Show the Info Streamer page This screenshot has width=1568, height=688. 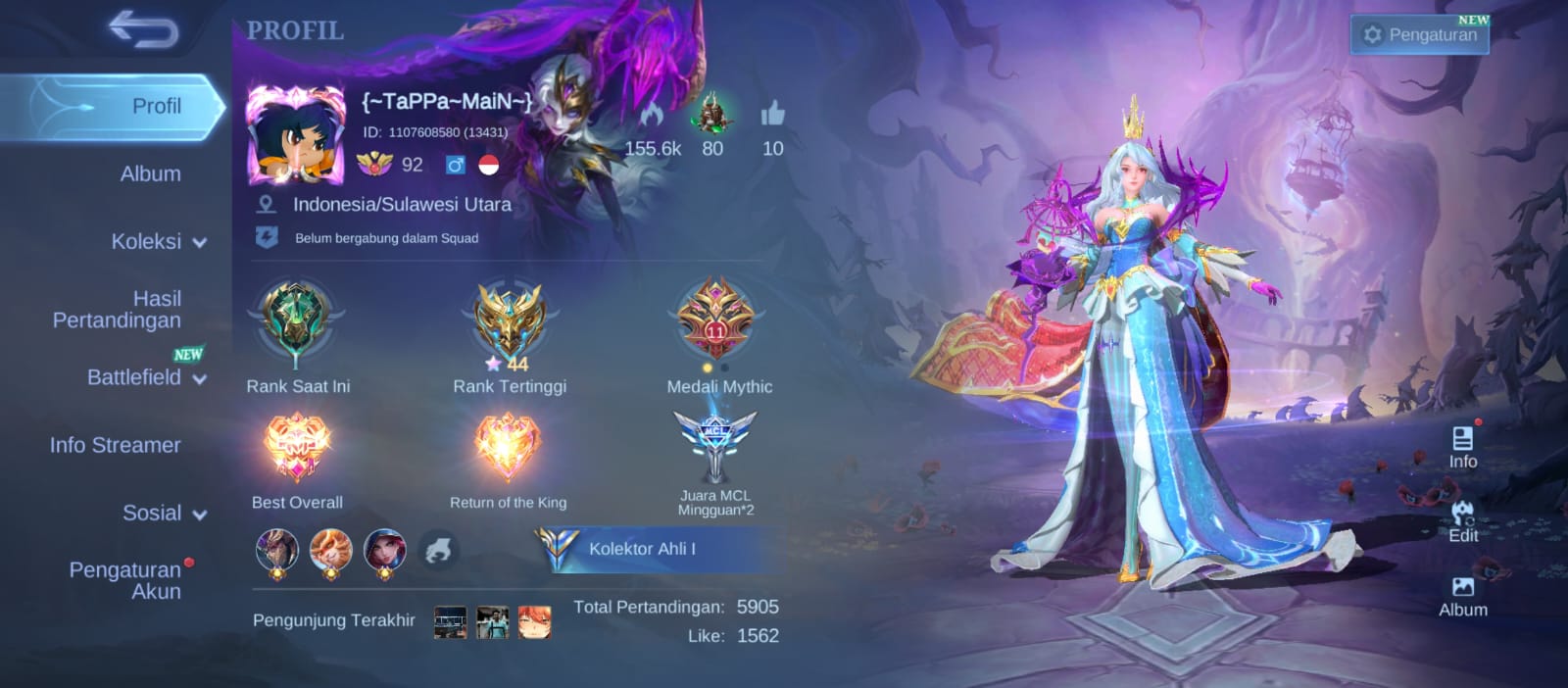click(116, 445)
